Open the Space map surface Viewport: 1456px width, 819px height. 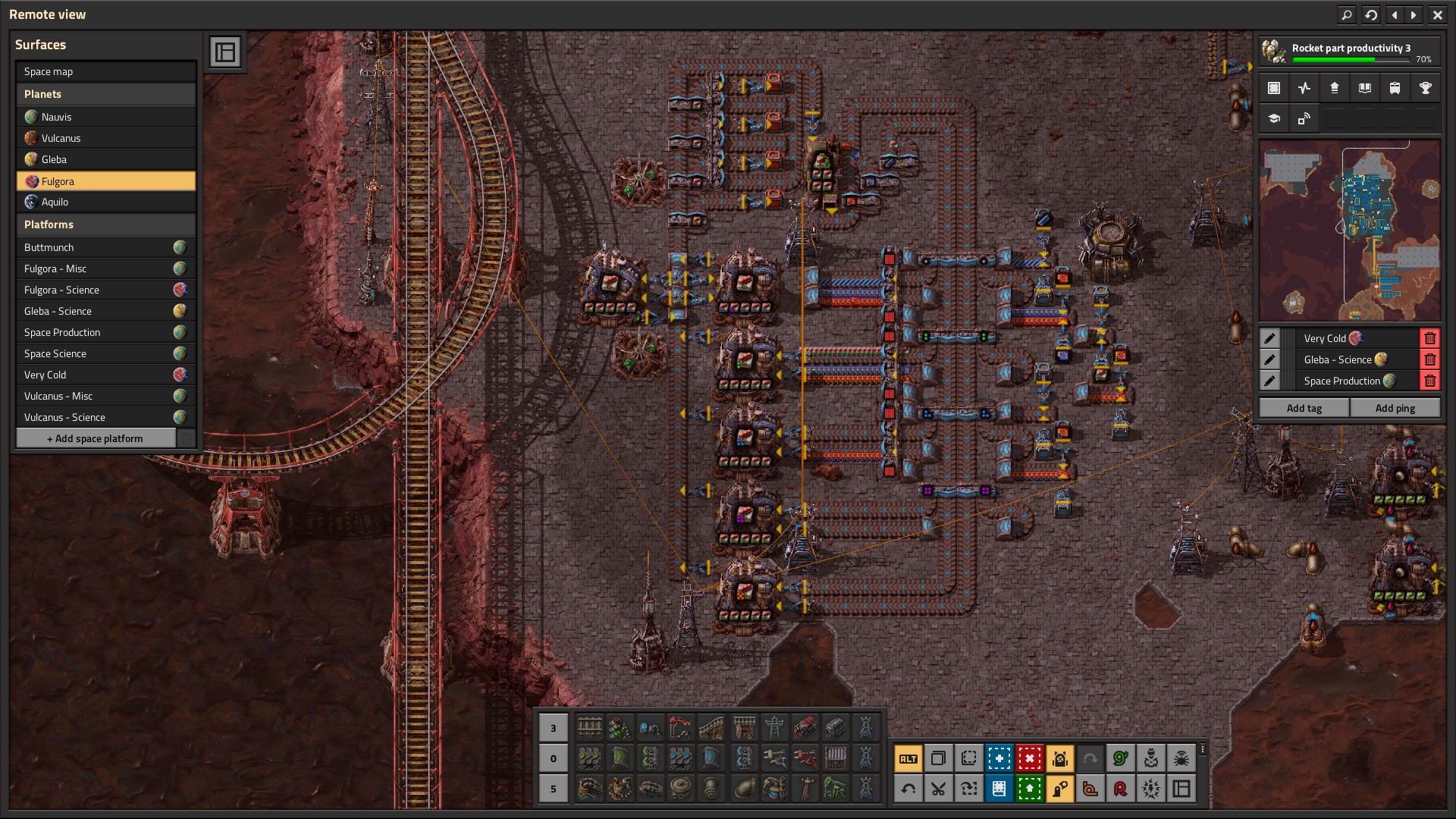105,71
